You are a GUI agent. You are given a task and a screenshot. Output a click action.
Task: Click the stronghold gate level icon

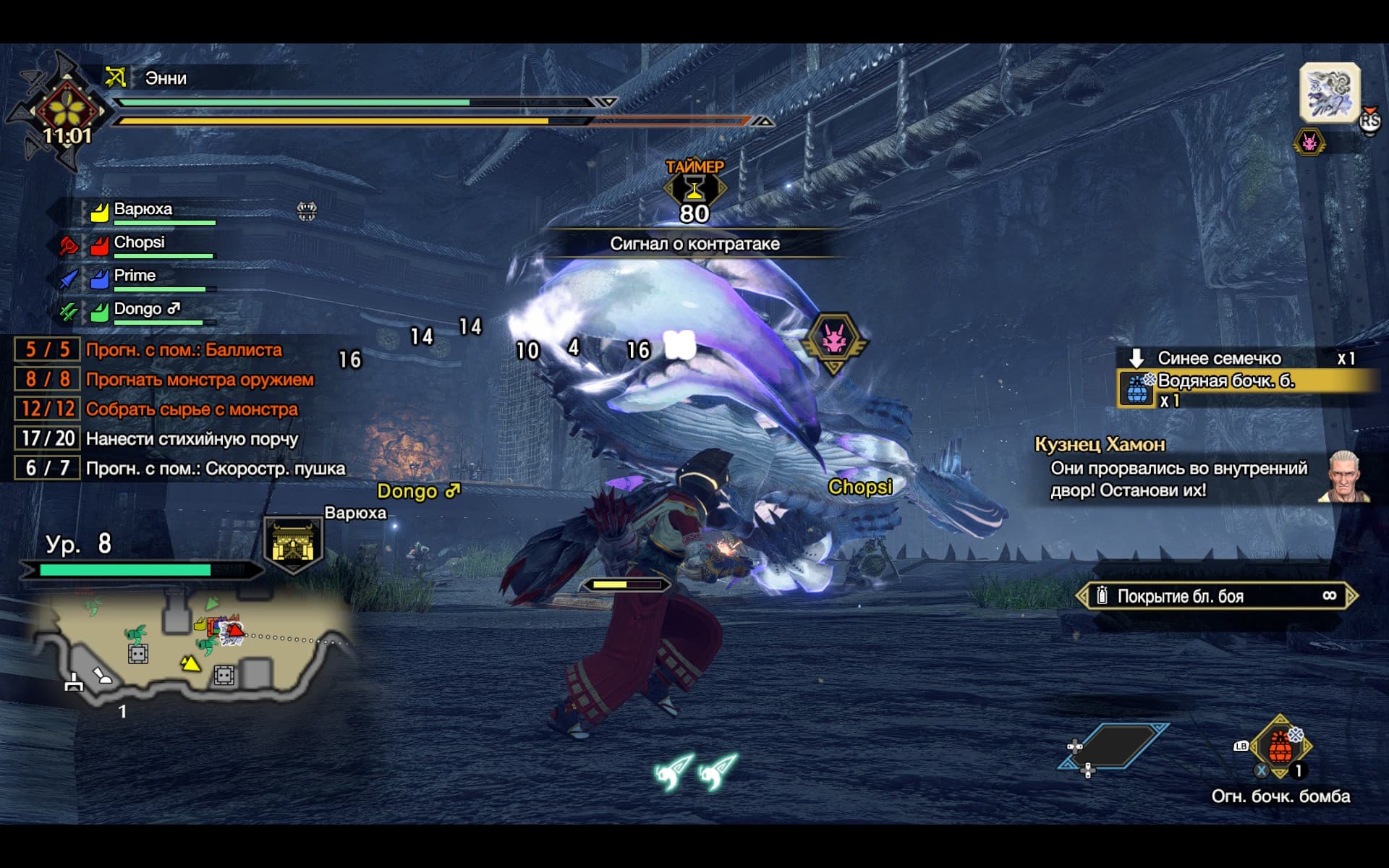coord(292,544)
